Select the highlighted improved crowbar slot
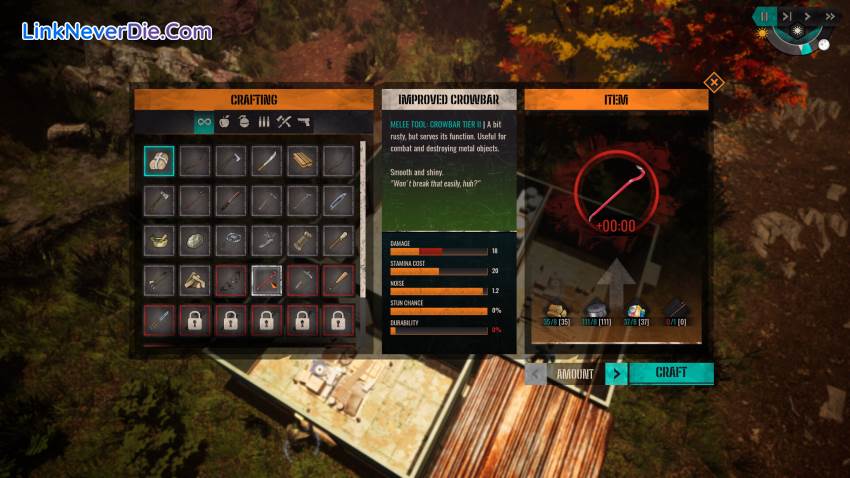Image resolution: width=850 pixels, height=478 pixels. click(267, 280)
